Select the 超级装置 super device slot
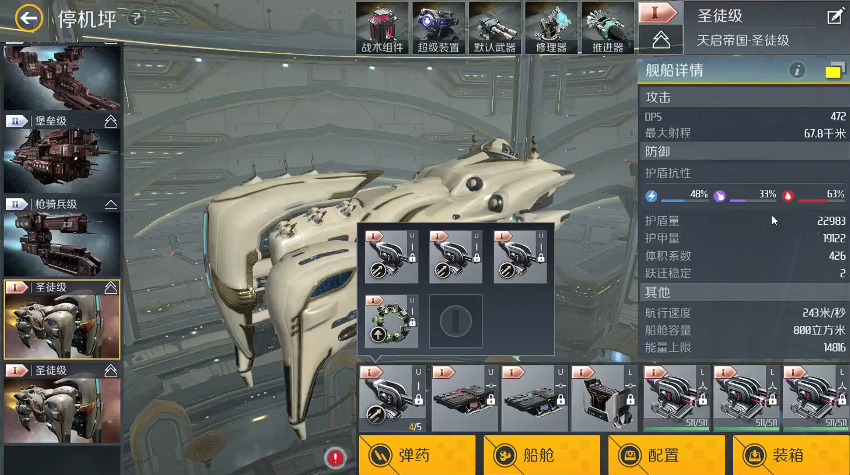 [x=438, y=27]
